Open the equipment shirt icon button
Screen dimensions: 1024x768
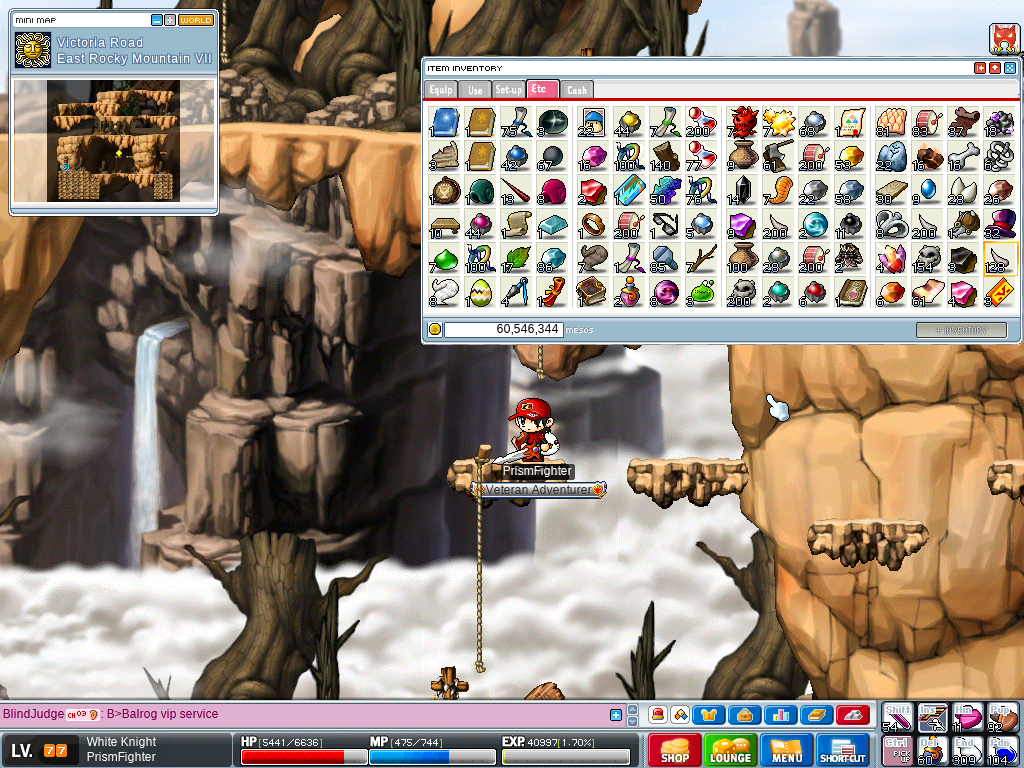[709, 715]
